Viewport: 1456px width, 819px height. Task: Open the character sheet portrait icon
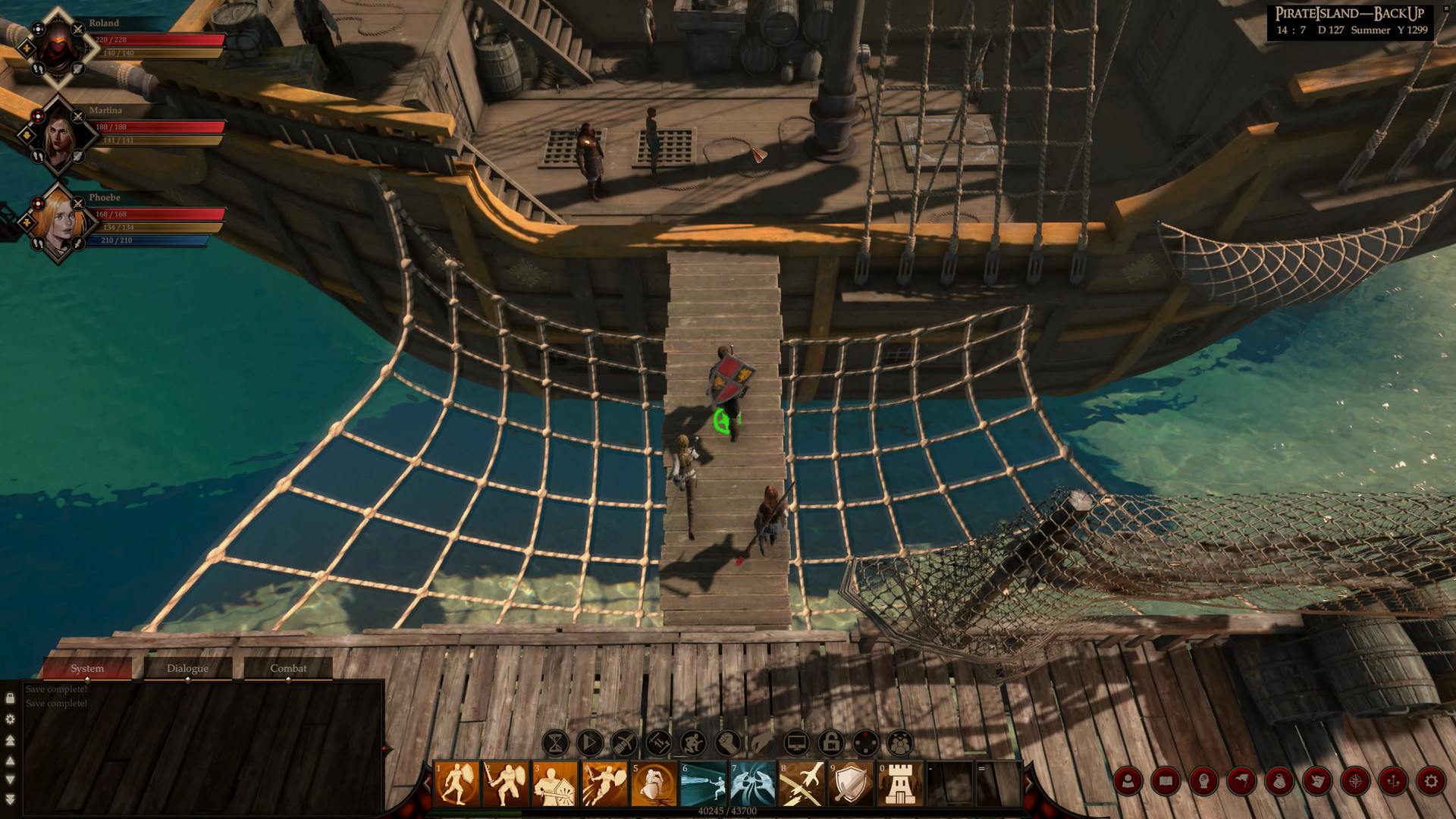click(x=1128, y=780)
